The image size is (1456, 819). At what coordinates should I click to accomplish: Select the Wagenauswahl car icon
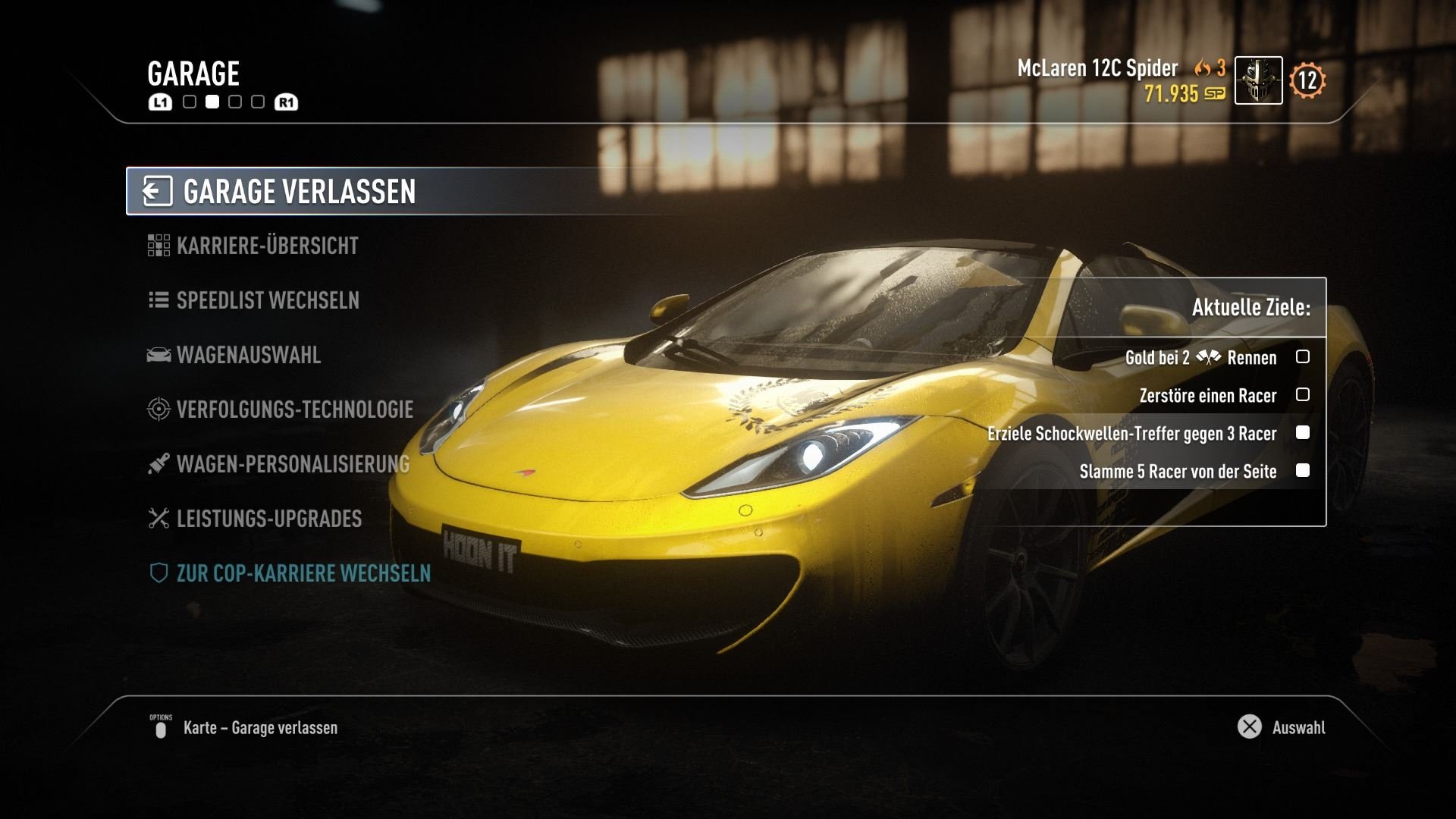pos(158,355)
